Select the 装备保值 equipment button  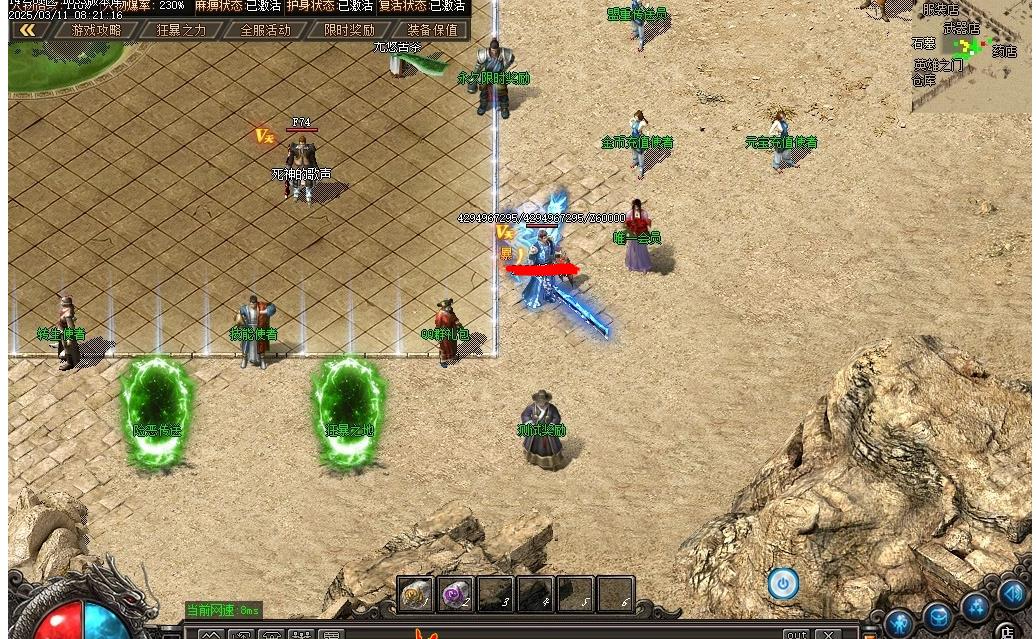pos(432,30)
